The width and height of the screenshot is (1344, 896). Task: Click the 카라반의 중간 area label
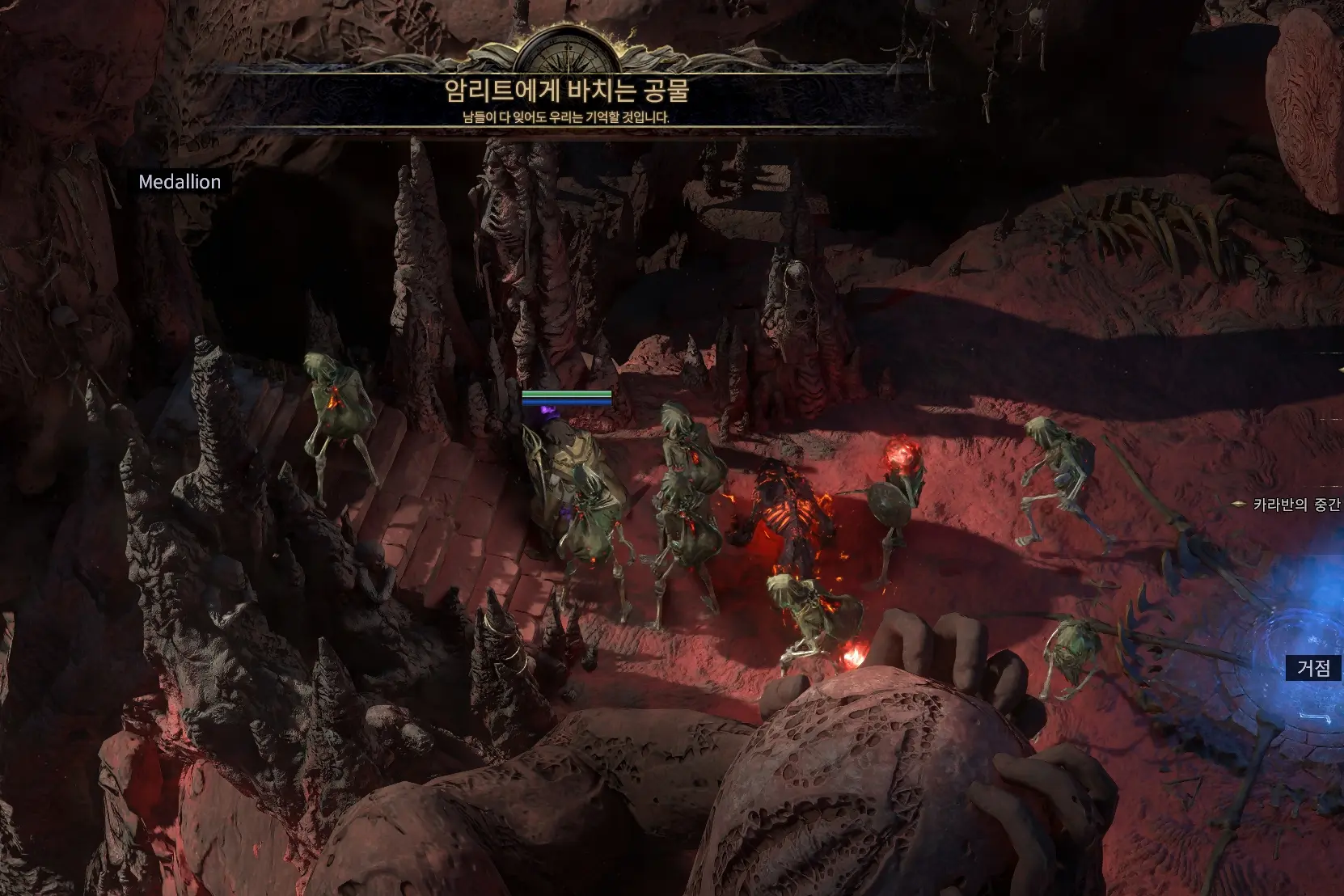(x=1296, y=505)
